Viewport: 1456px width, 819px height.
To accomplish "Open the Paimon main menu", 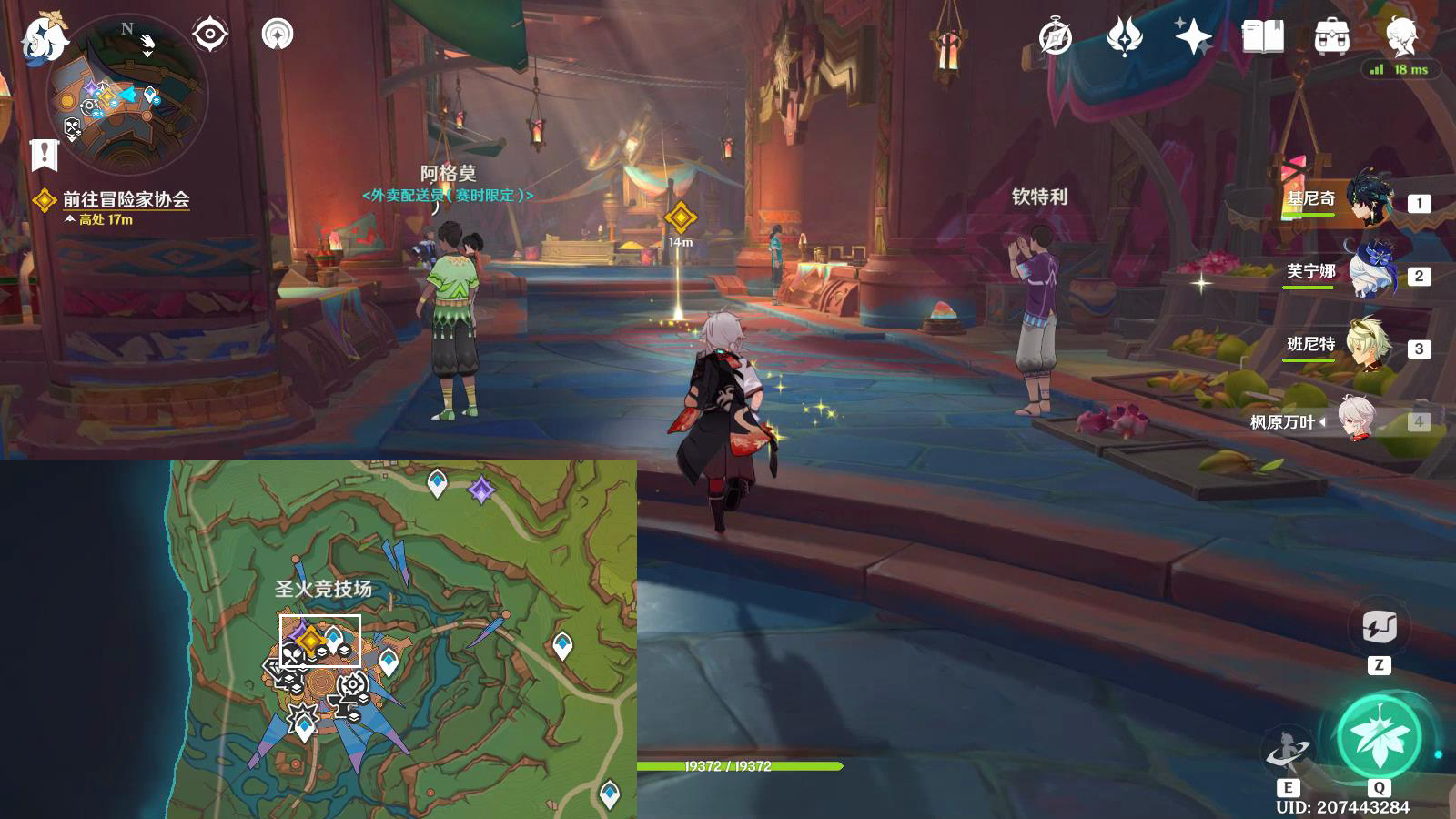I will pos(44,38).
